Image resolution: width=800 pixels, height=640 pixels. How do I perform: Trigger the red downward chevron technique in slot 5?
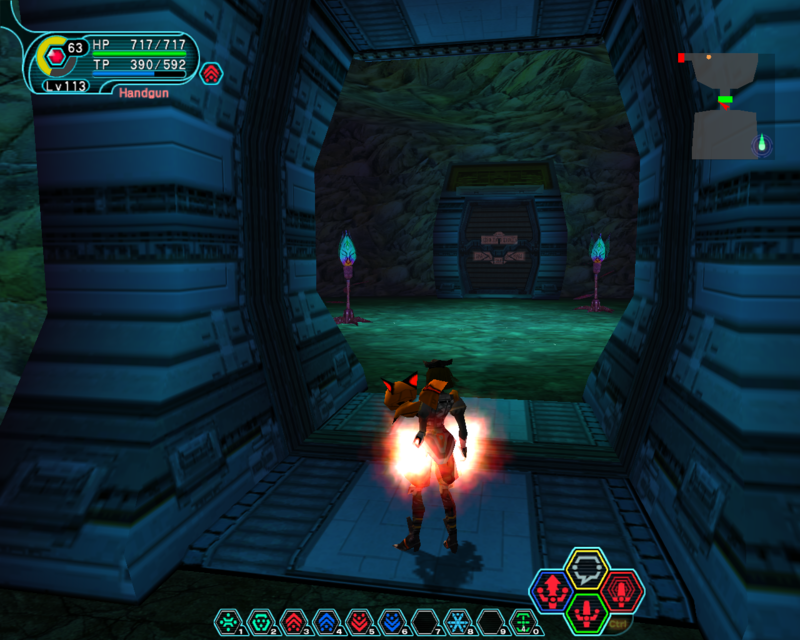(359, 621)
